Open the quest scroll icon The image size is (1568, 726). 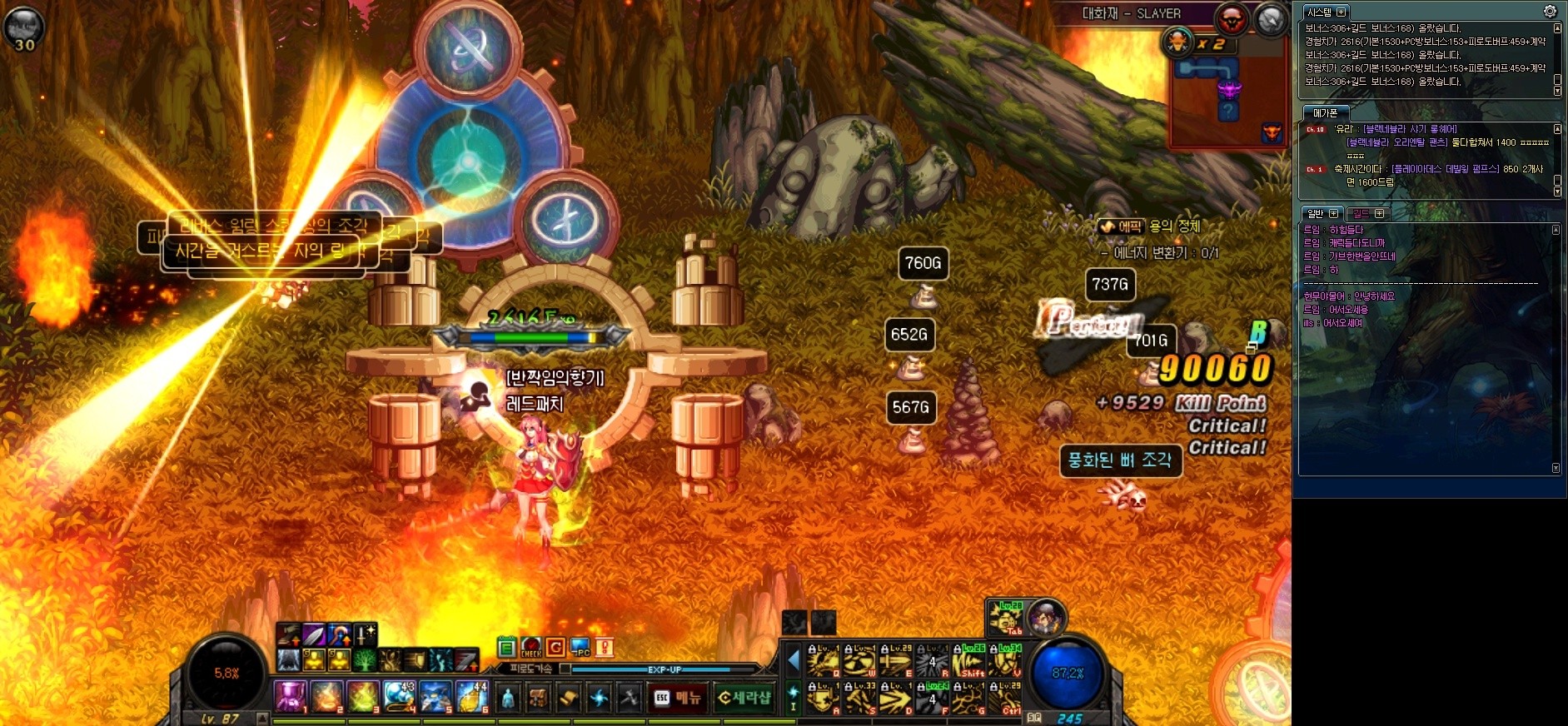point(568,699)
